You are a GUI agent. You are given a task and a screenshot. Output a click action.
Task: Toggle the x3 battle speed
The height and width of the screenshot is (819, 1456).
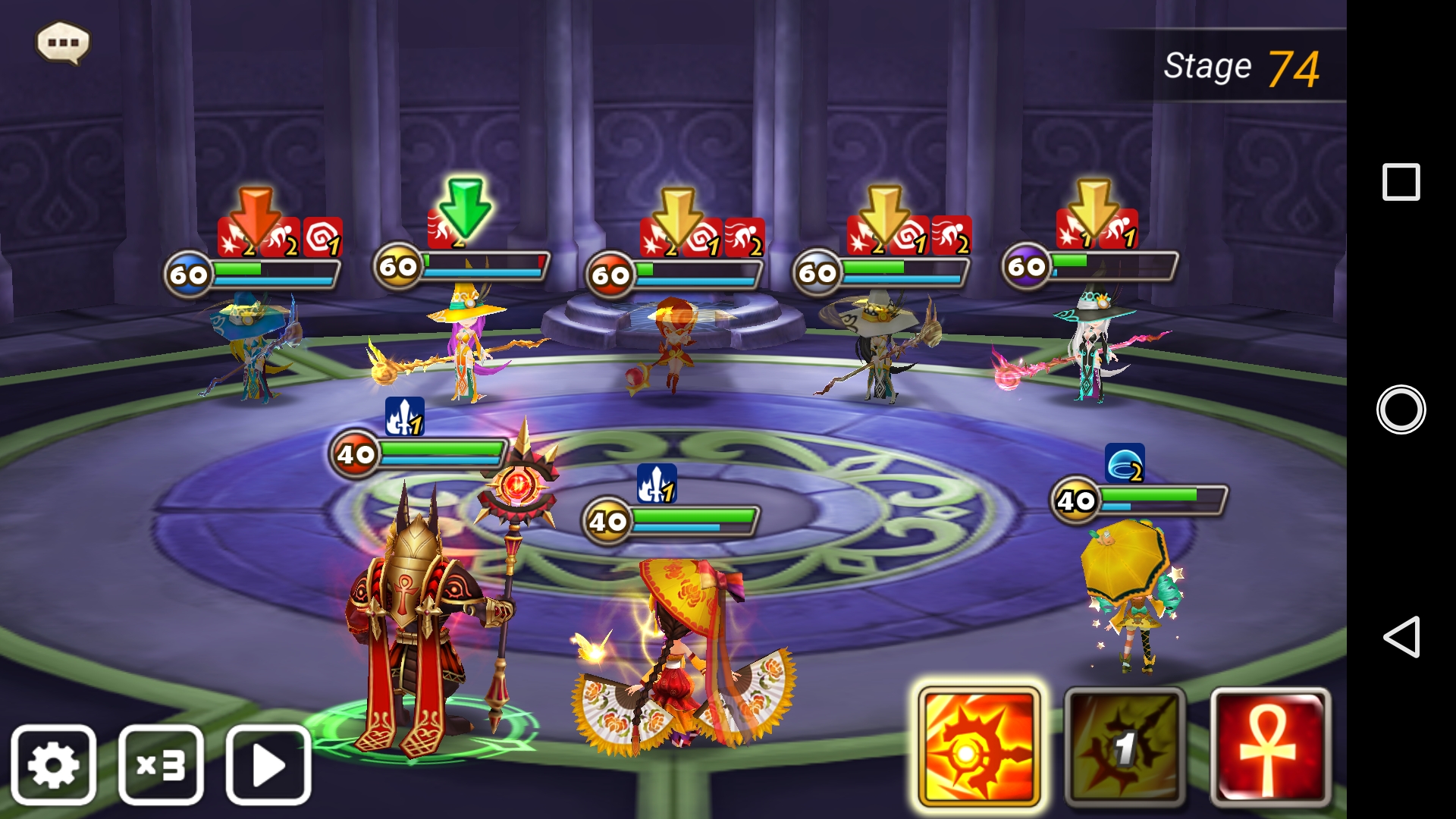click(161, 764)
